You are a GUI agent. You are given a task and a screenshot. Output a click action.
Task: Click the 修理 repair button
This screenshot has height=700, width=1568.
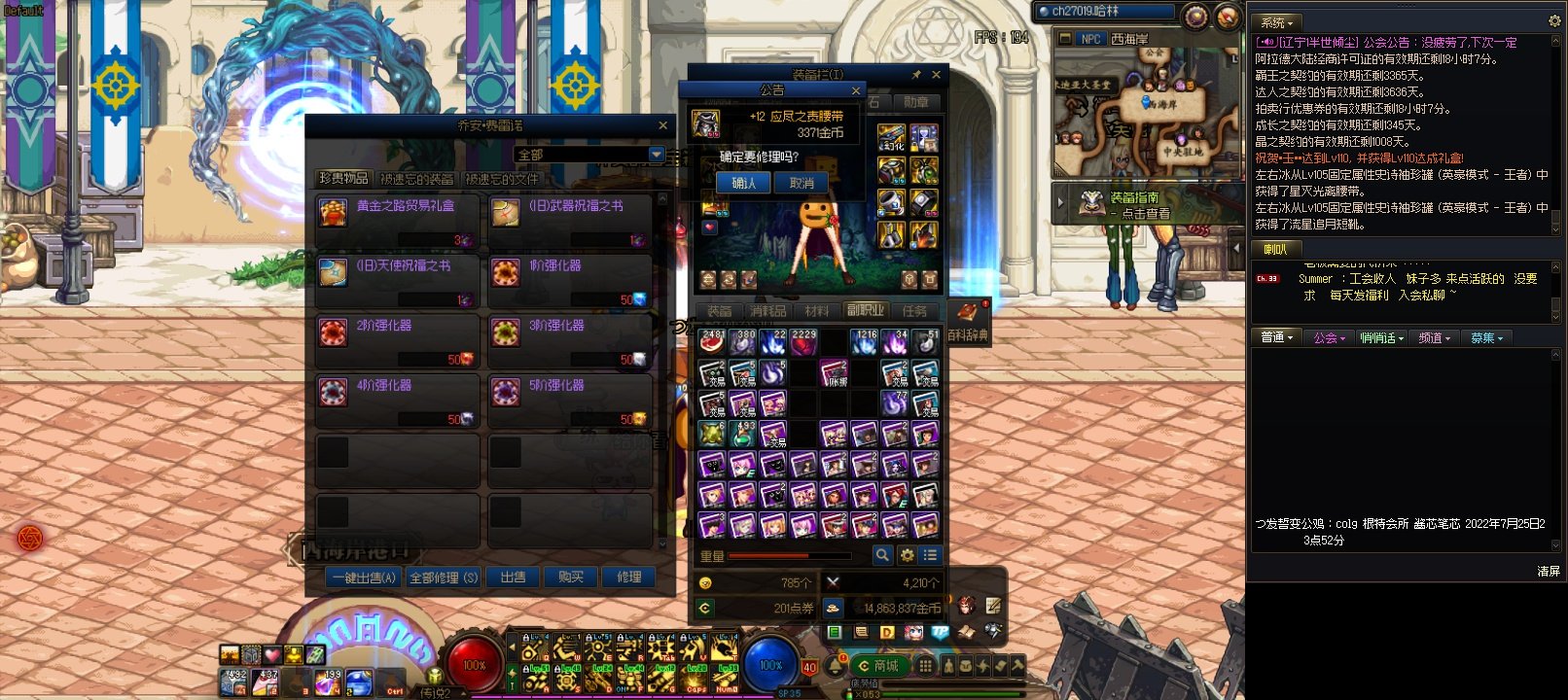pyautogui.click(x=629, y=577)
